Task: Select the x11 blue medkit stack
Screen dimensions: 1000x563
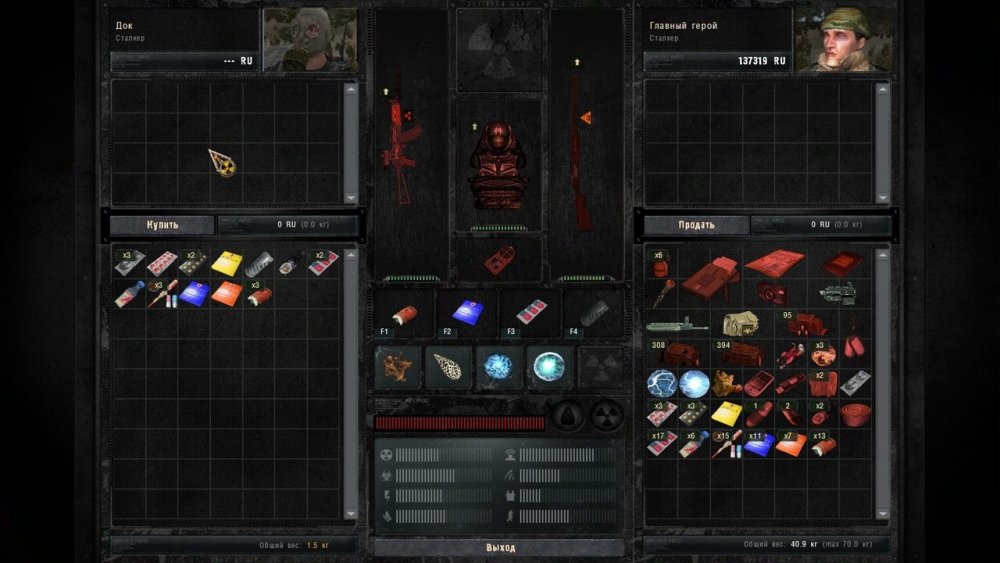Action: coord(758,444)
